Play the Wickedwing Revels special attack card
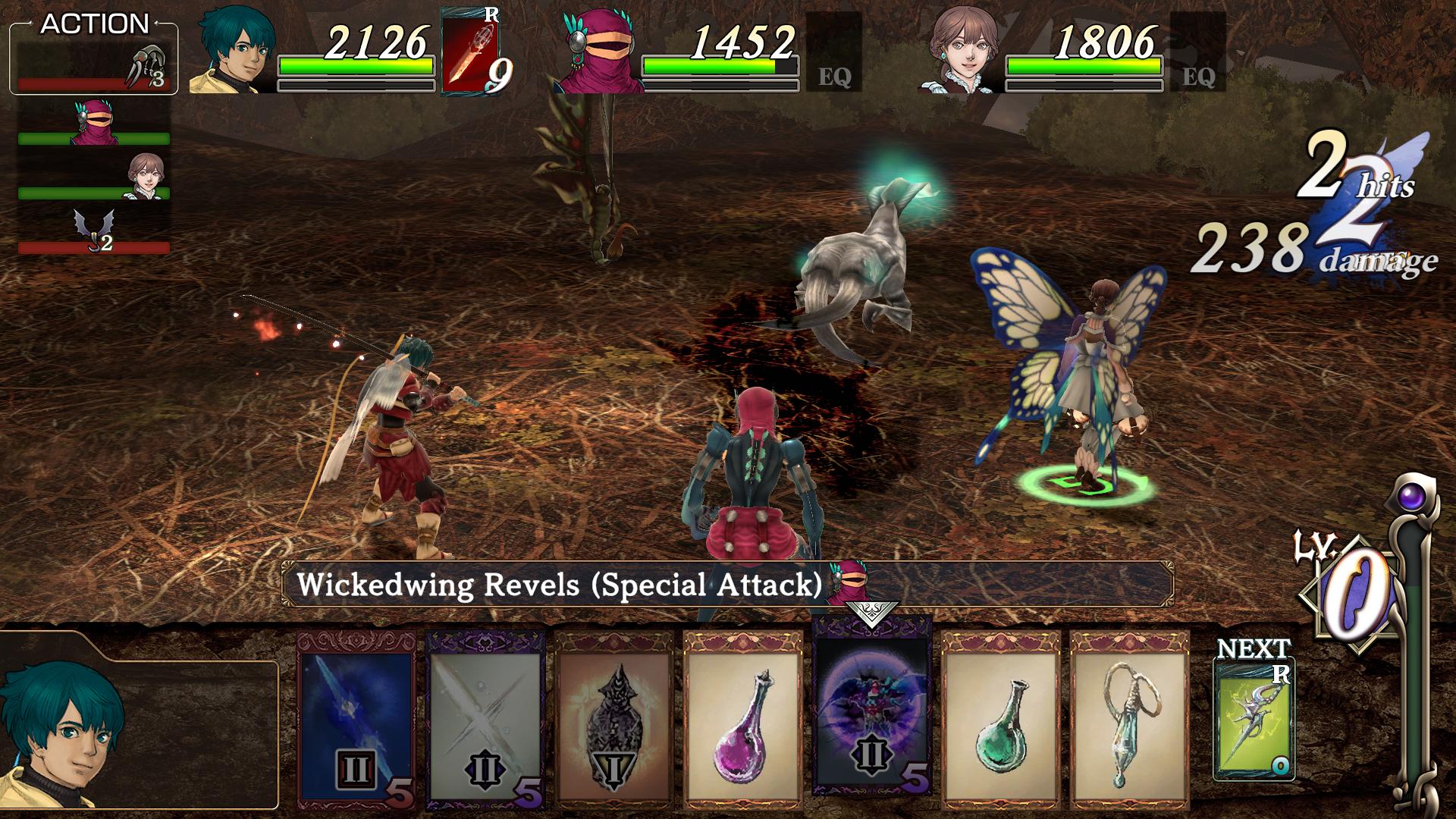 871,709
